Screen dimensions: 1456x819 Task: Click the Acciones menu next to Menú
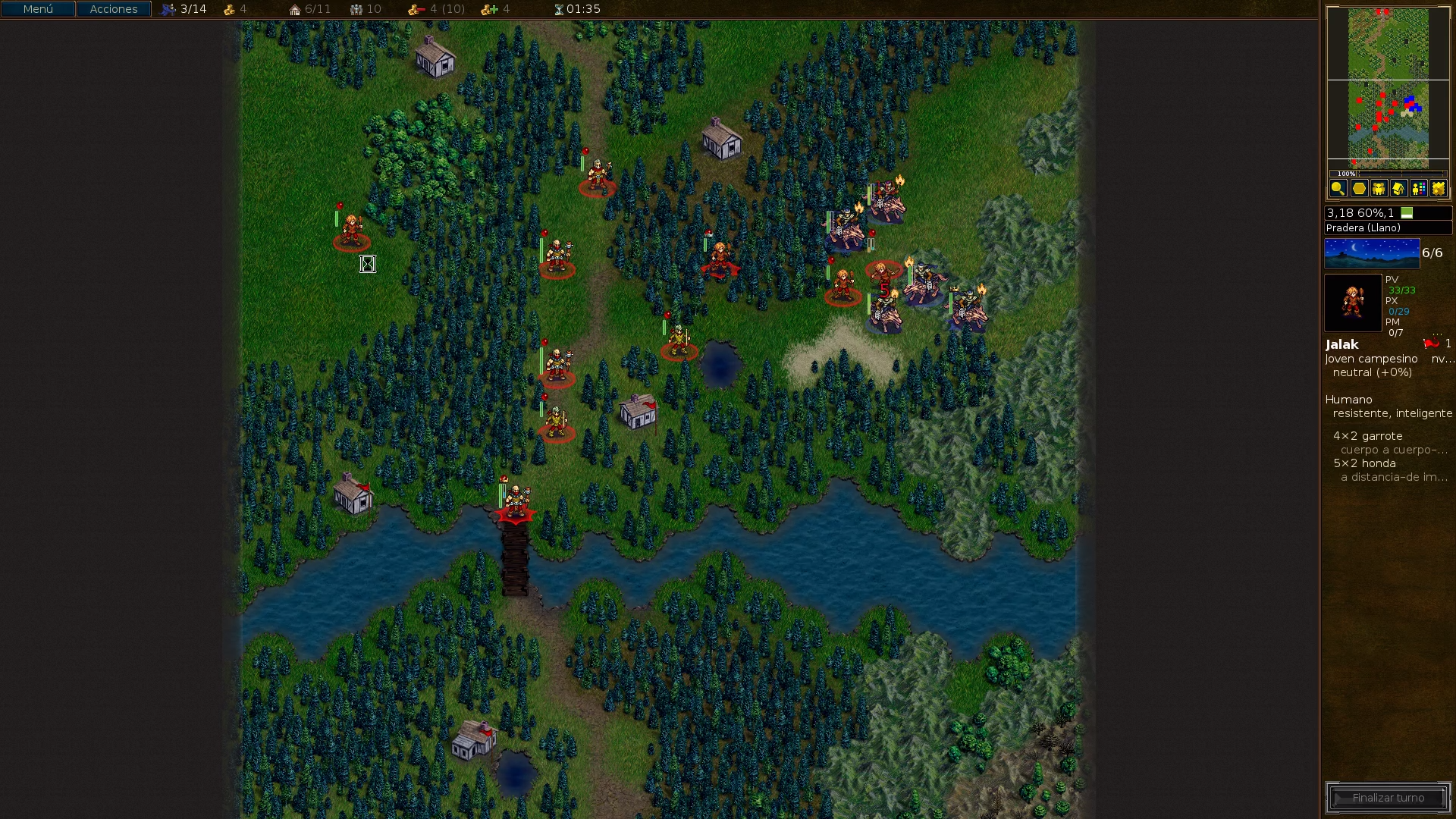point(113,9)
